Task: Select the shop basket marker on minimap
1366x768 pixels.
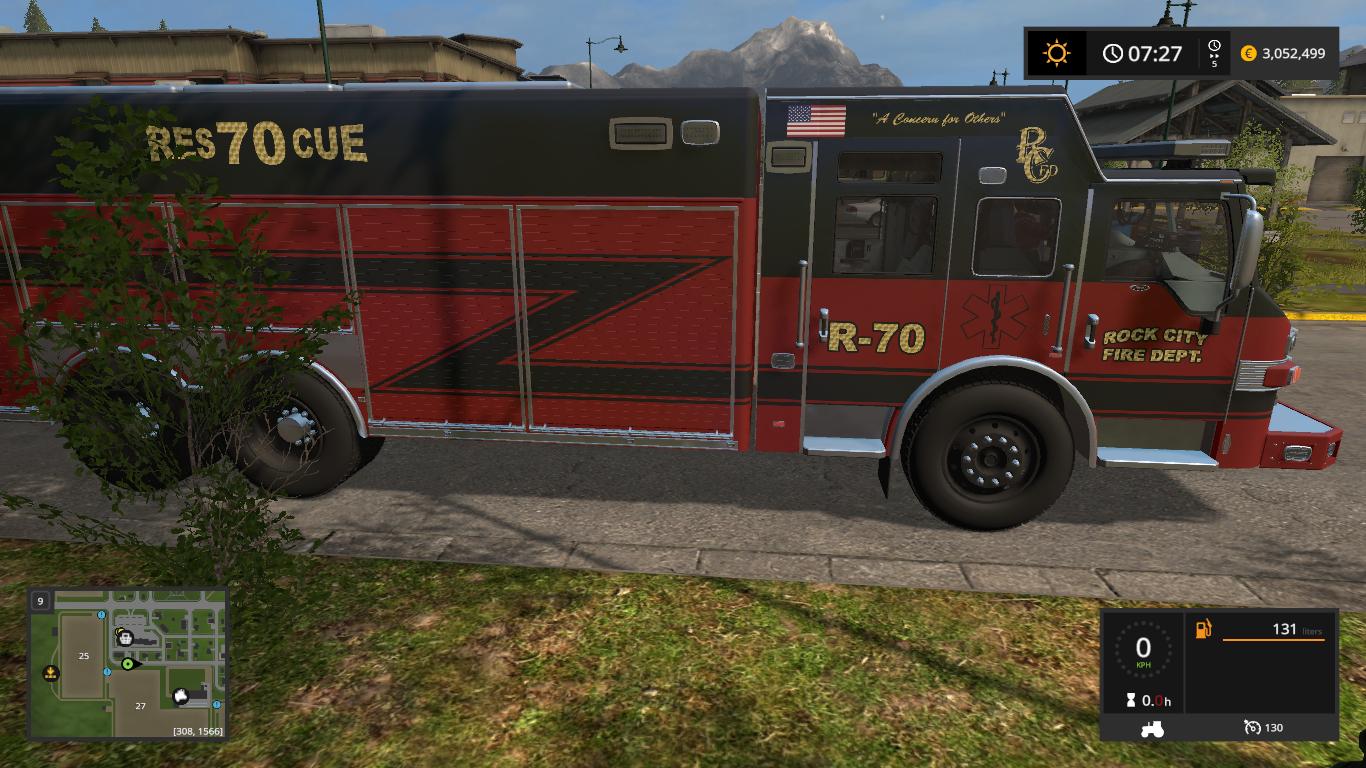Action: [125, 635]
